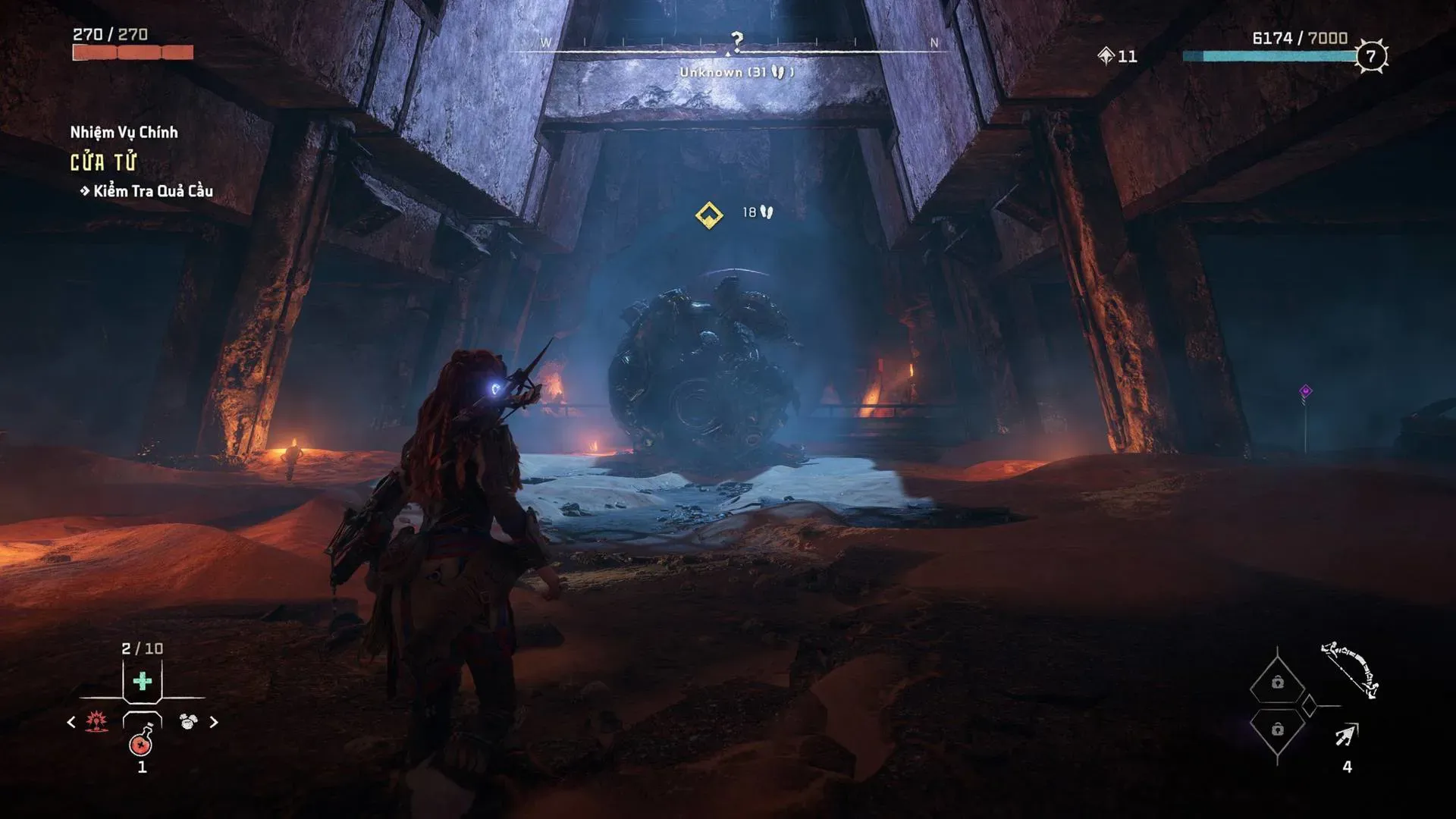Click the compass question mark marker
Screen dimensions: 1456x819
(x=736, y=39)
